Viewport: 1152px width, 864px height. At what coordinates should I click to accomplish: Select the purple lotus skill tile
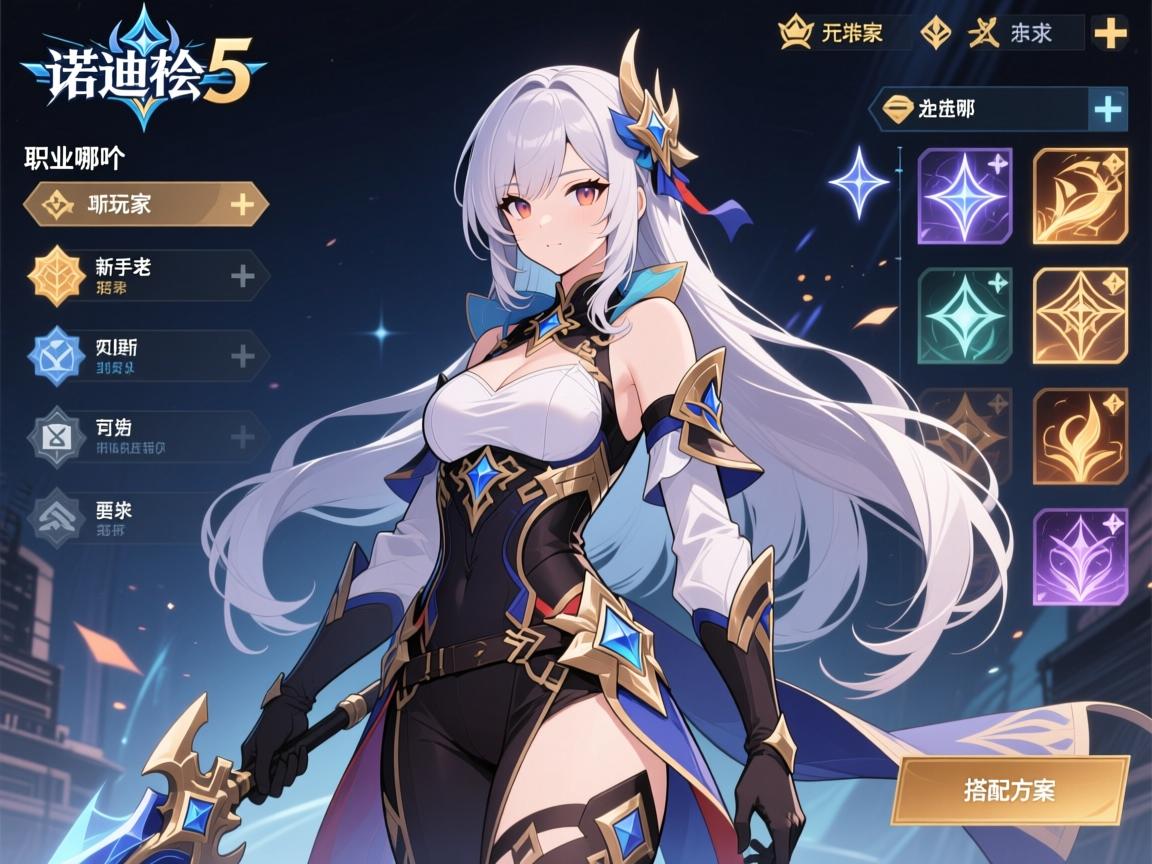pyautogui.click(x=1080, y=556)
